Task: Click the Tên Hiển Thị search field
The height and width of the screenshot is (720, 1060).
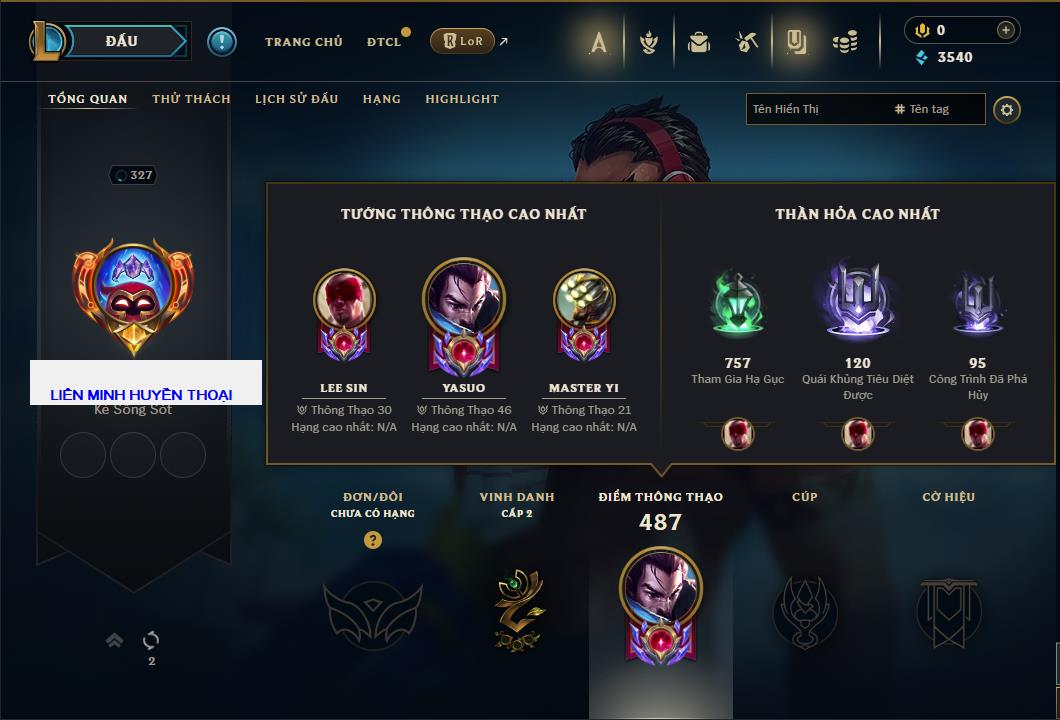Action: point(815,109)
